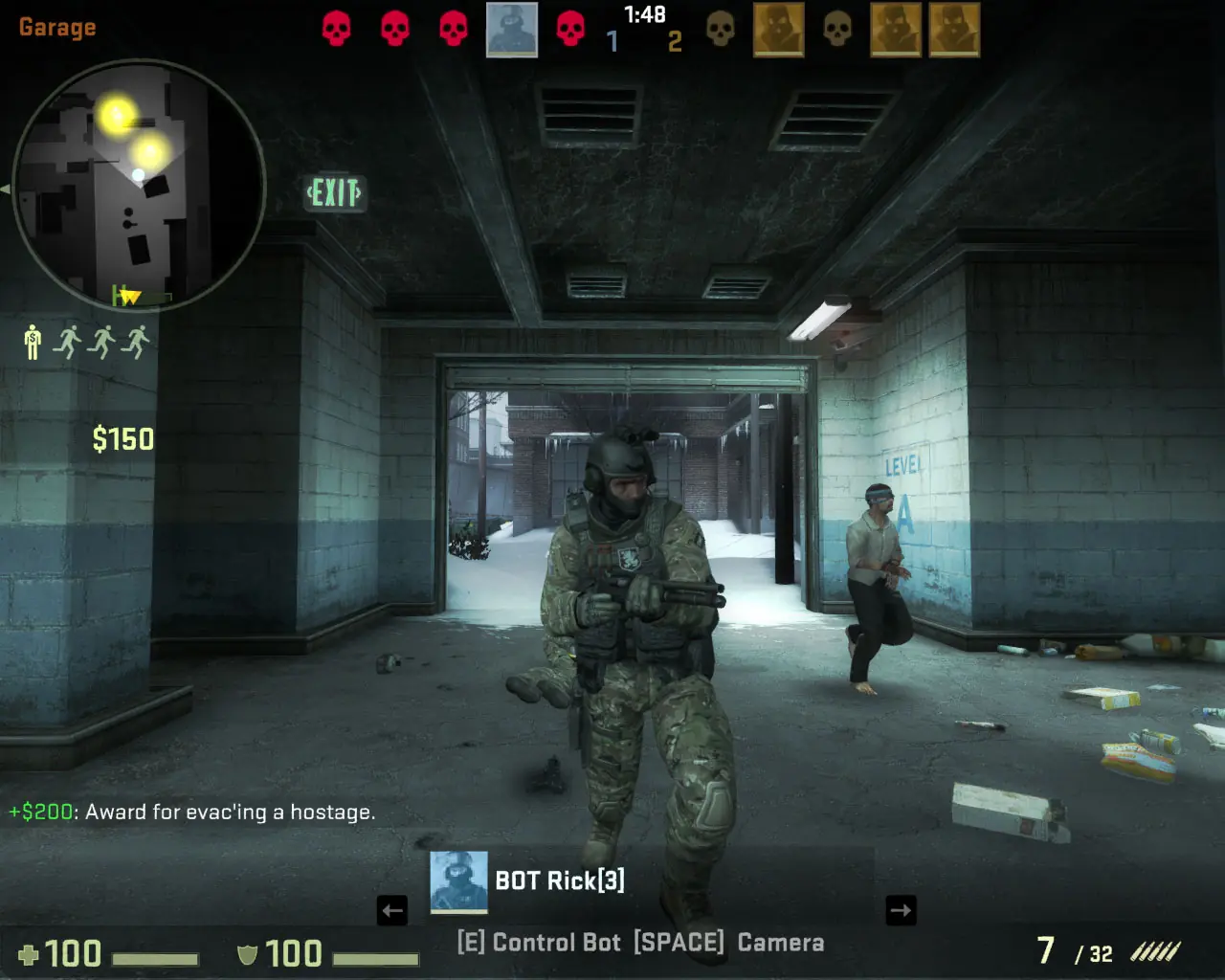Click the 1:48 round timer
The width and height of the screenshot is (1225, 980).
click(x=643, y=14)
